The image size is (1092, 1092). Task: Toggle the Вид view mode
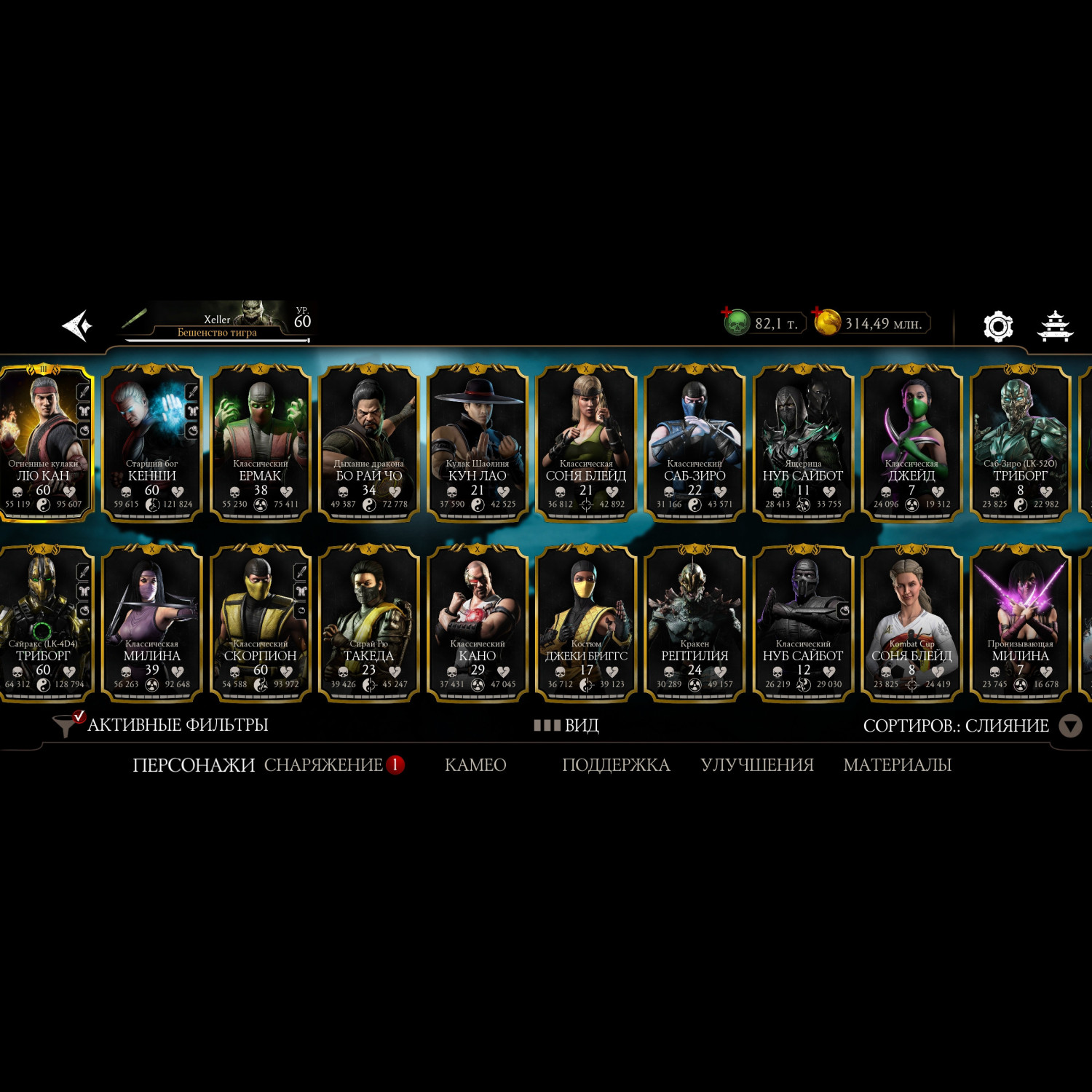(x=566, y=725)
